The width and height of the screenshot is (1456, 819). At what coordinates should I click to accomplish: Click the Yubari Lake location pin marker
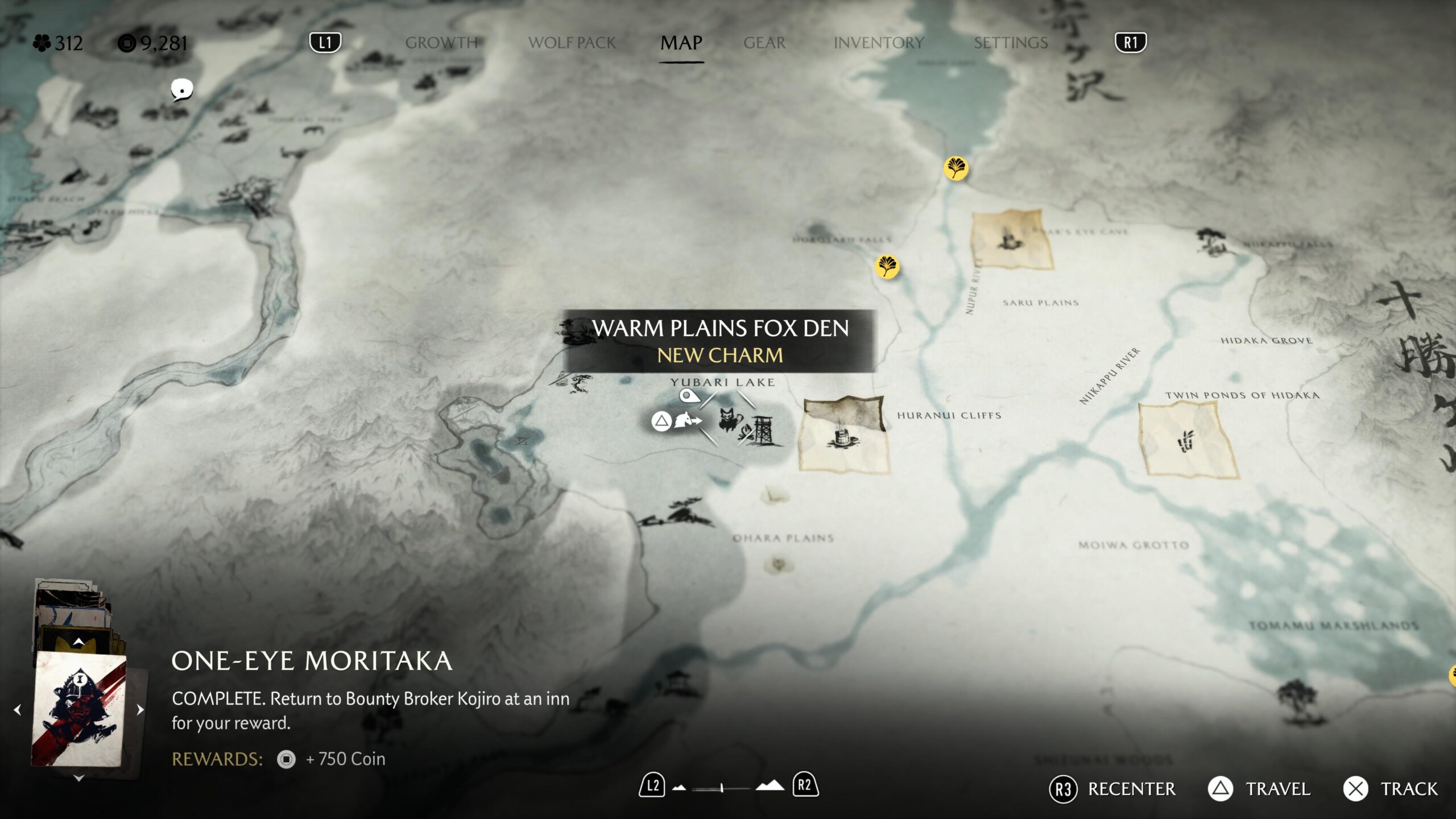[689, 396]
